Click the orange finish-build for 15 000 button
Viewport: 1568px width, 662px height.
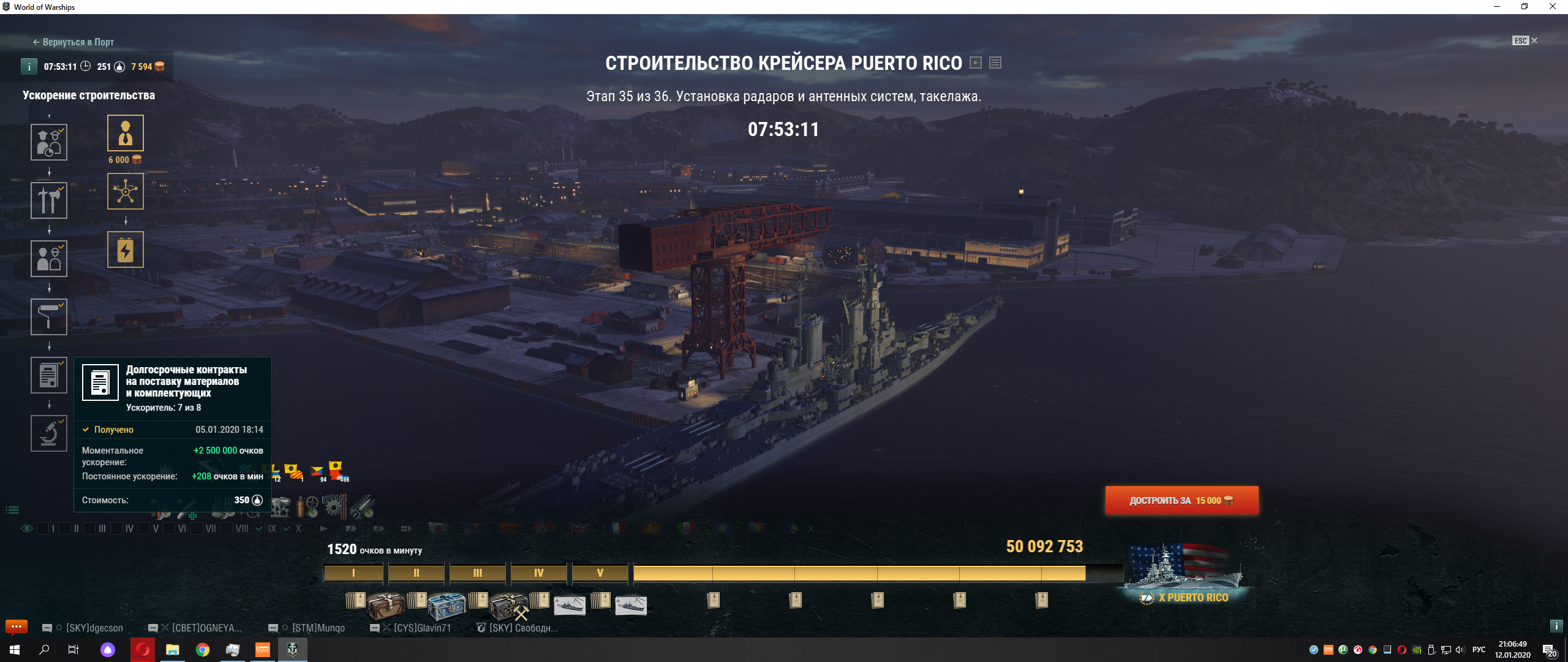[1182, 501]
